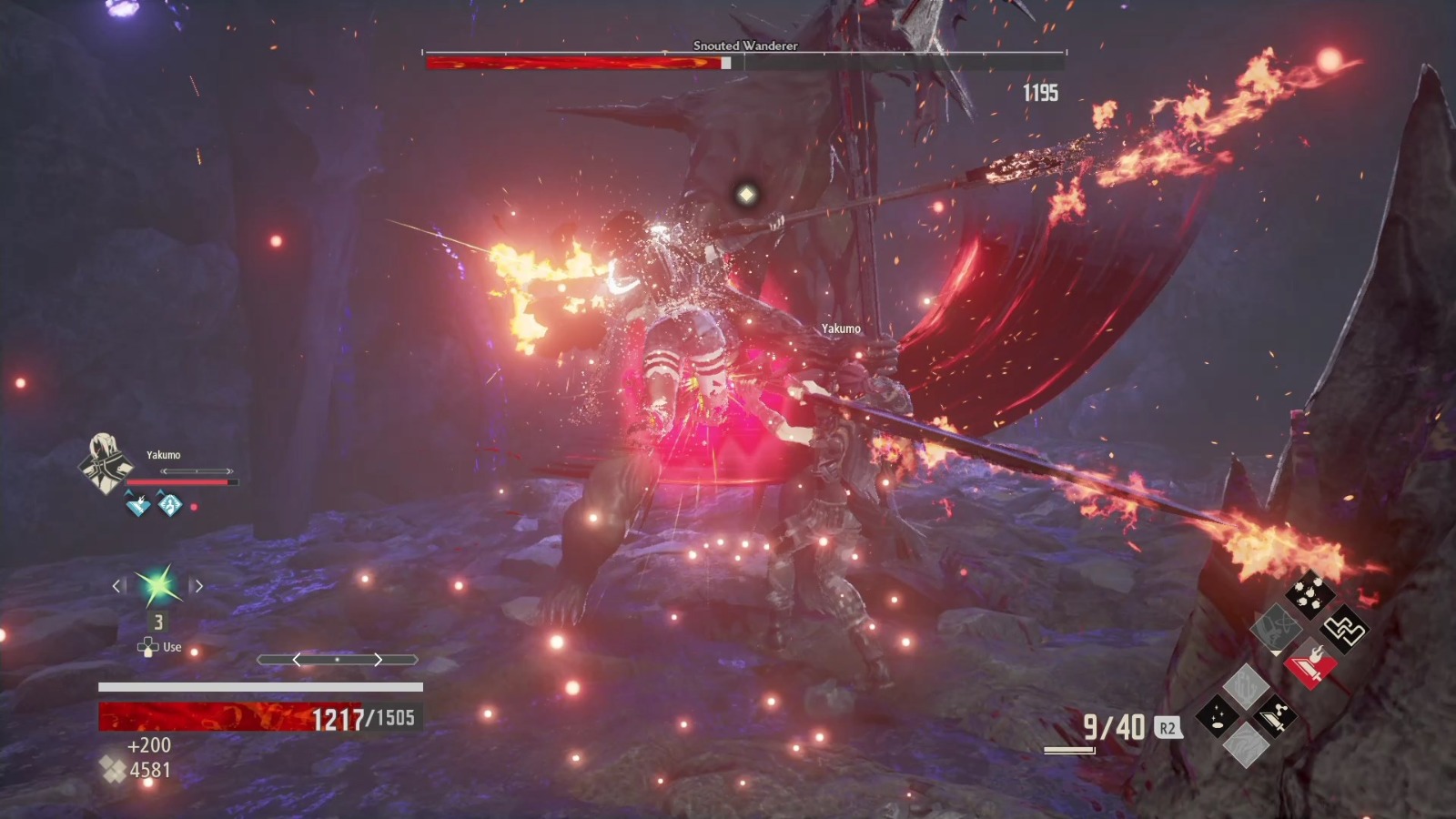
Task: Toggle Yakumo's blue spirit buff icon
Action: 169,506
